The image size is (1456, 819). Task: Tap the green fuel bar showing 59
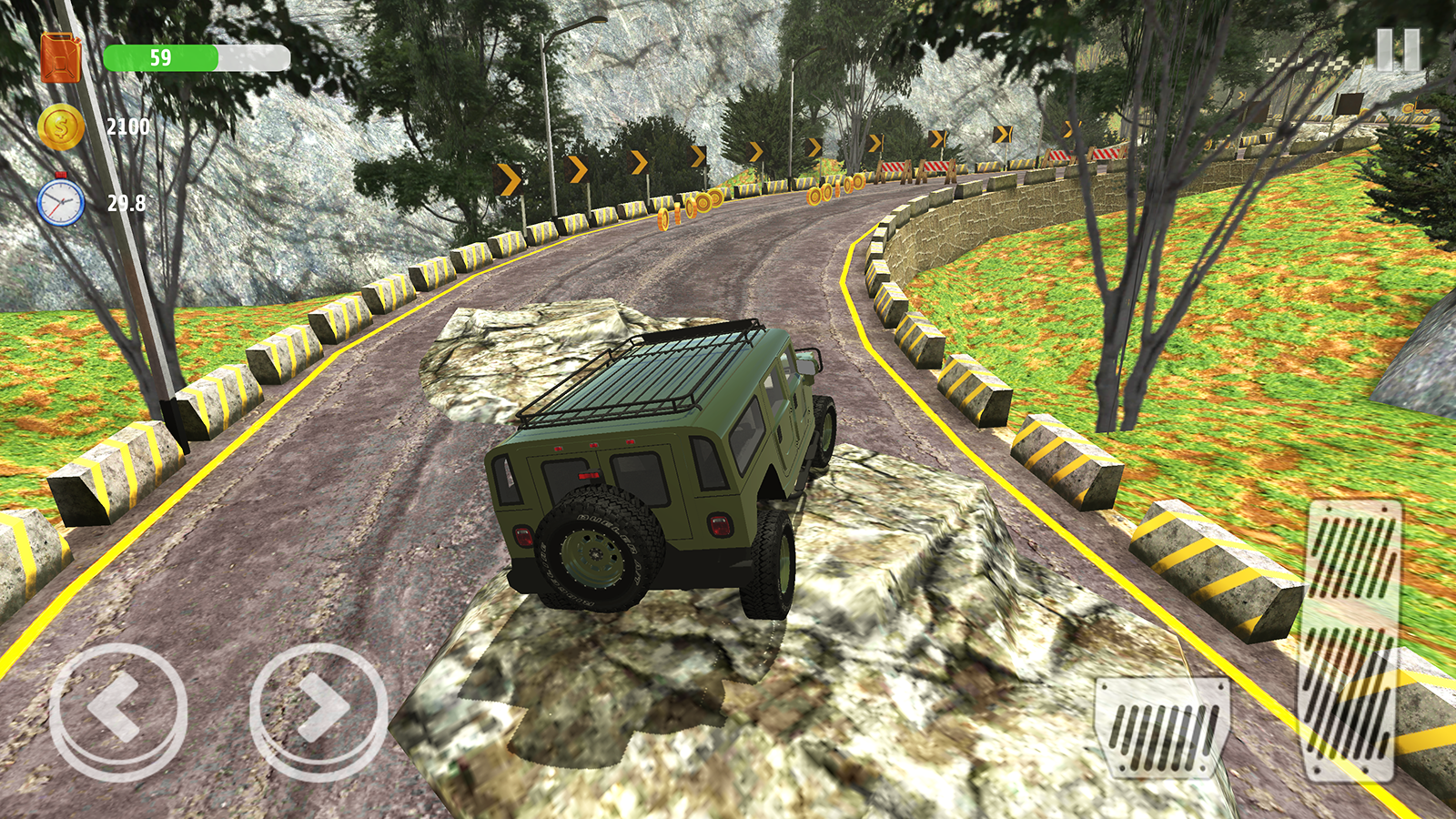(x=161, y=58)
